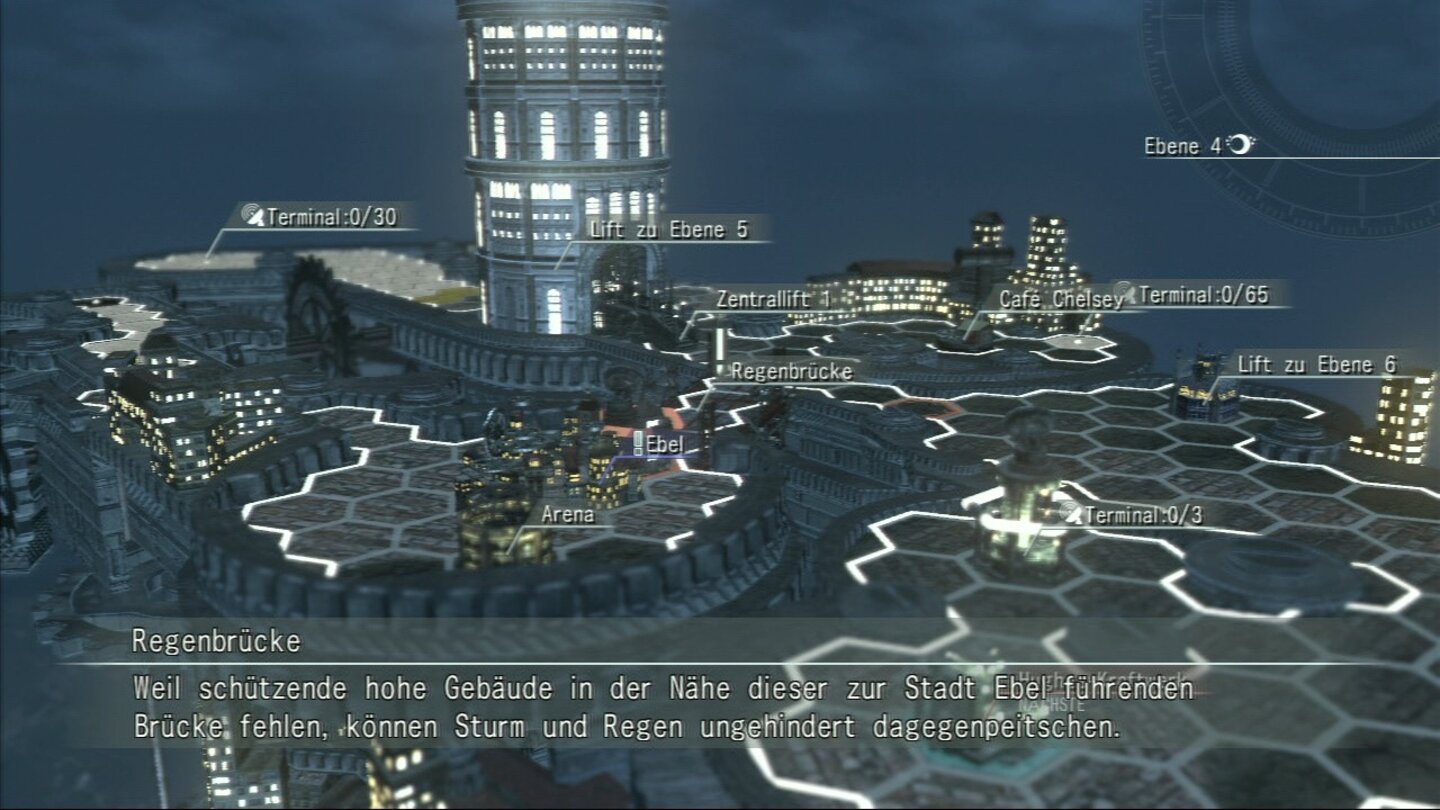Click the marker line under Zentrallift 1

[x=690, y=325]
